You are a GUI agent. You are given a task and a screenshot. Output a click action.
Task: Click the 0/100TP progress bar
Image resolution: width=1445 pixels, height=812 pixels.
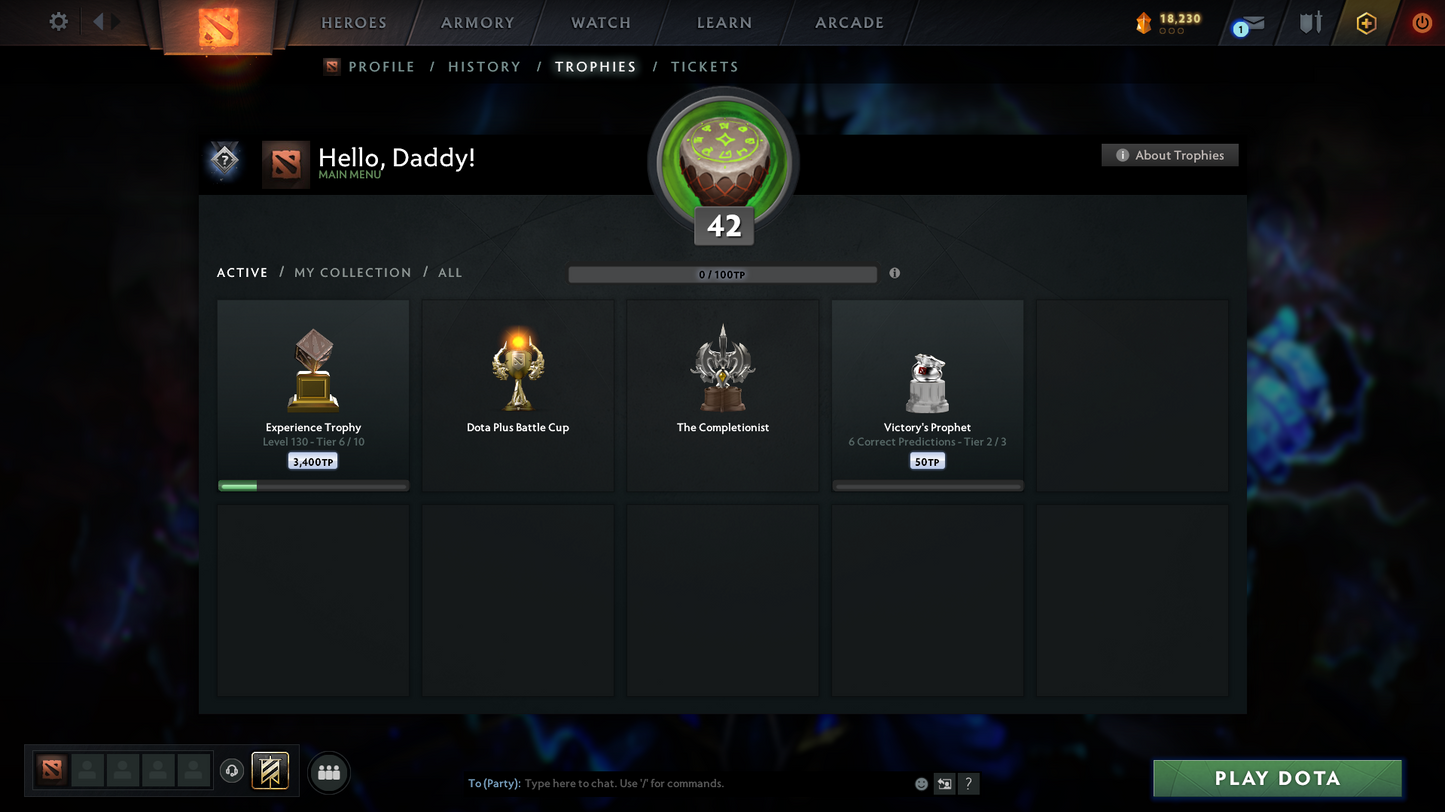point(722,273)
